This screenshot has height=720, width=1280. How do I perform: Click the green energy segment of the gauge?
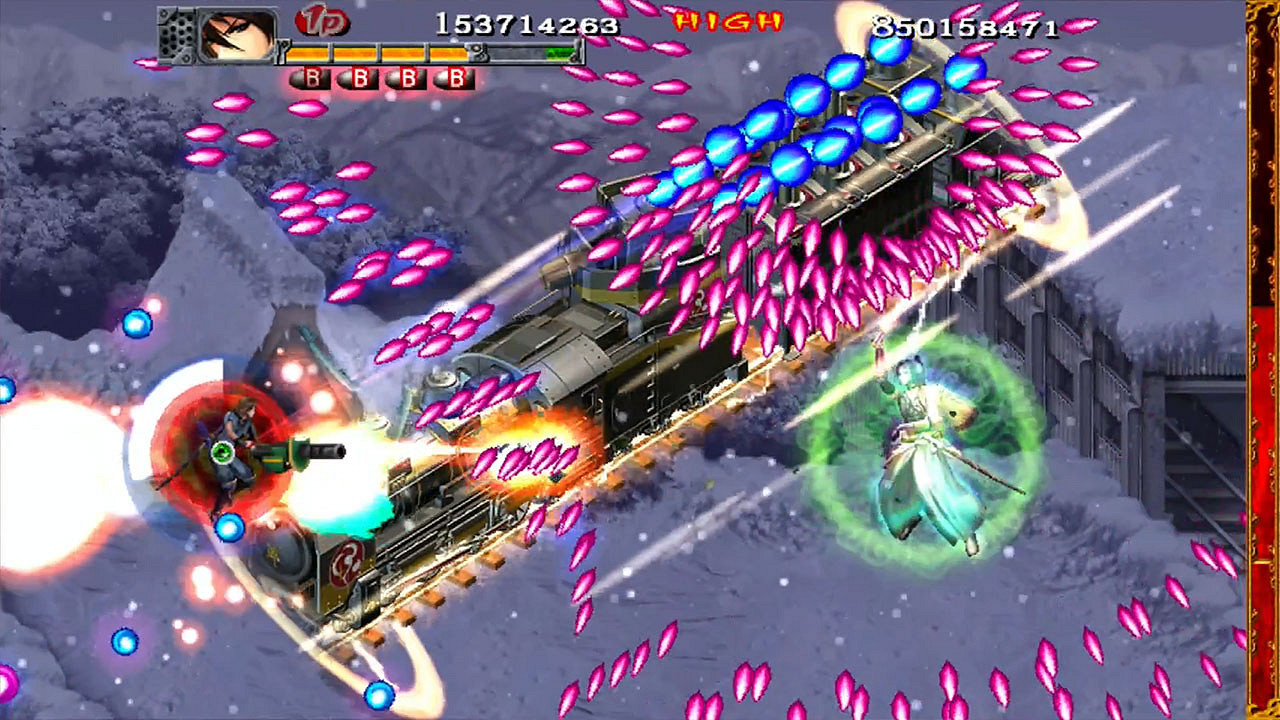click(558, 53)
